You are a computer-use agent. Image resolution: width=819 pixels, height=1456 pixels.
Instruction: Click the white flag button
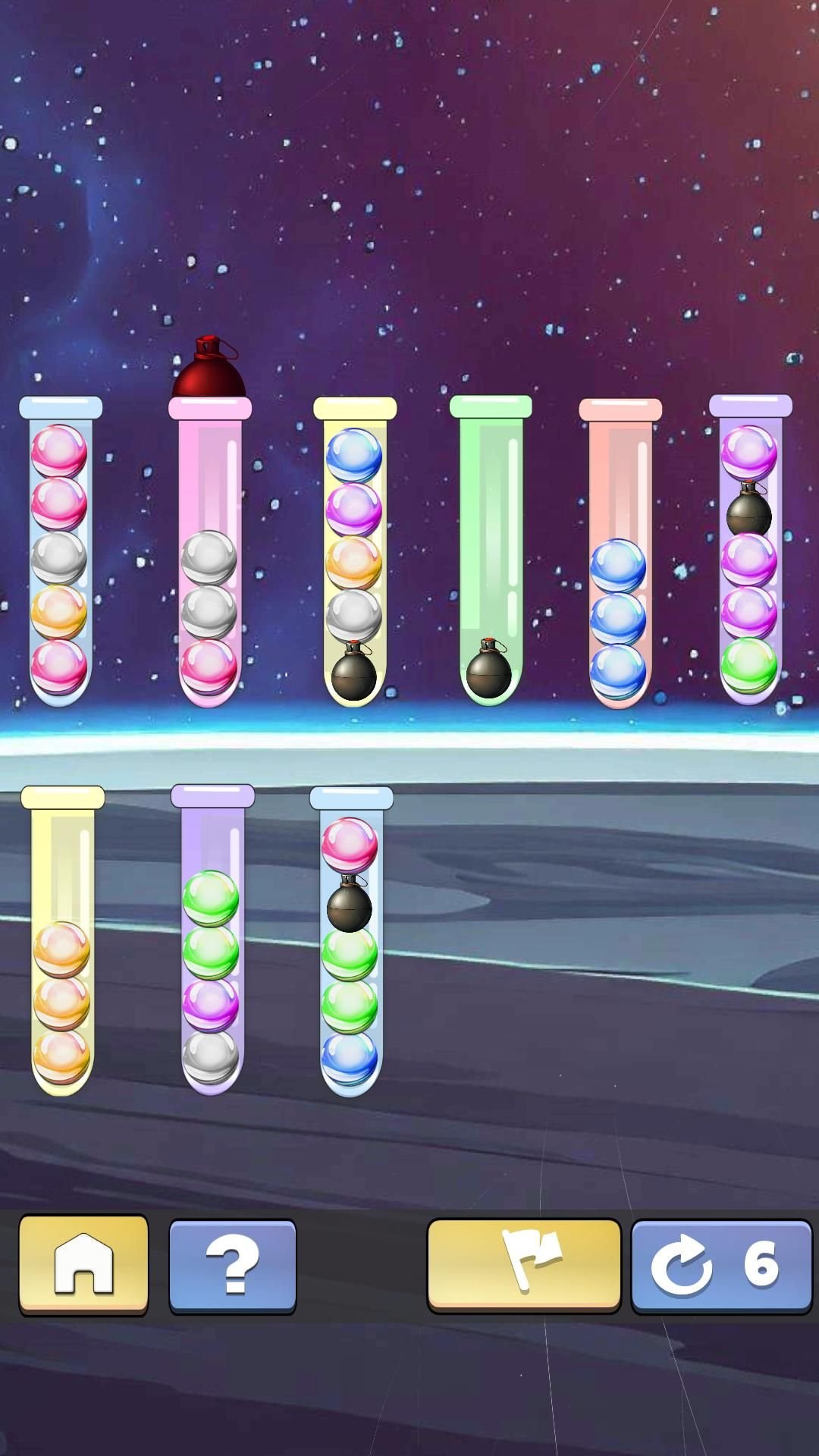click(523, 1264)
